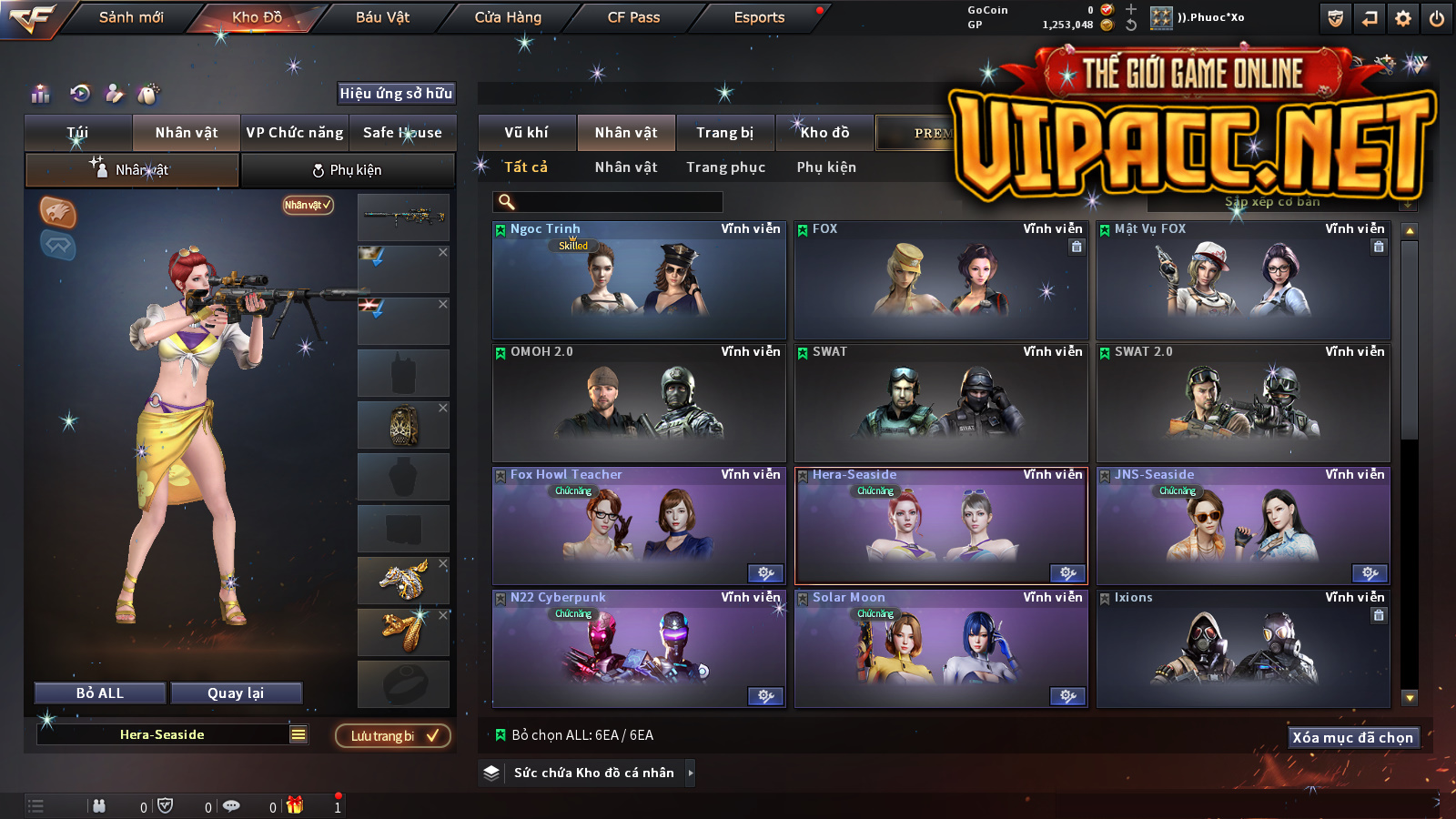1456x819 pixels.
Task: Save loadout with Lưu trang bị
Action: tap(393, 736)
